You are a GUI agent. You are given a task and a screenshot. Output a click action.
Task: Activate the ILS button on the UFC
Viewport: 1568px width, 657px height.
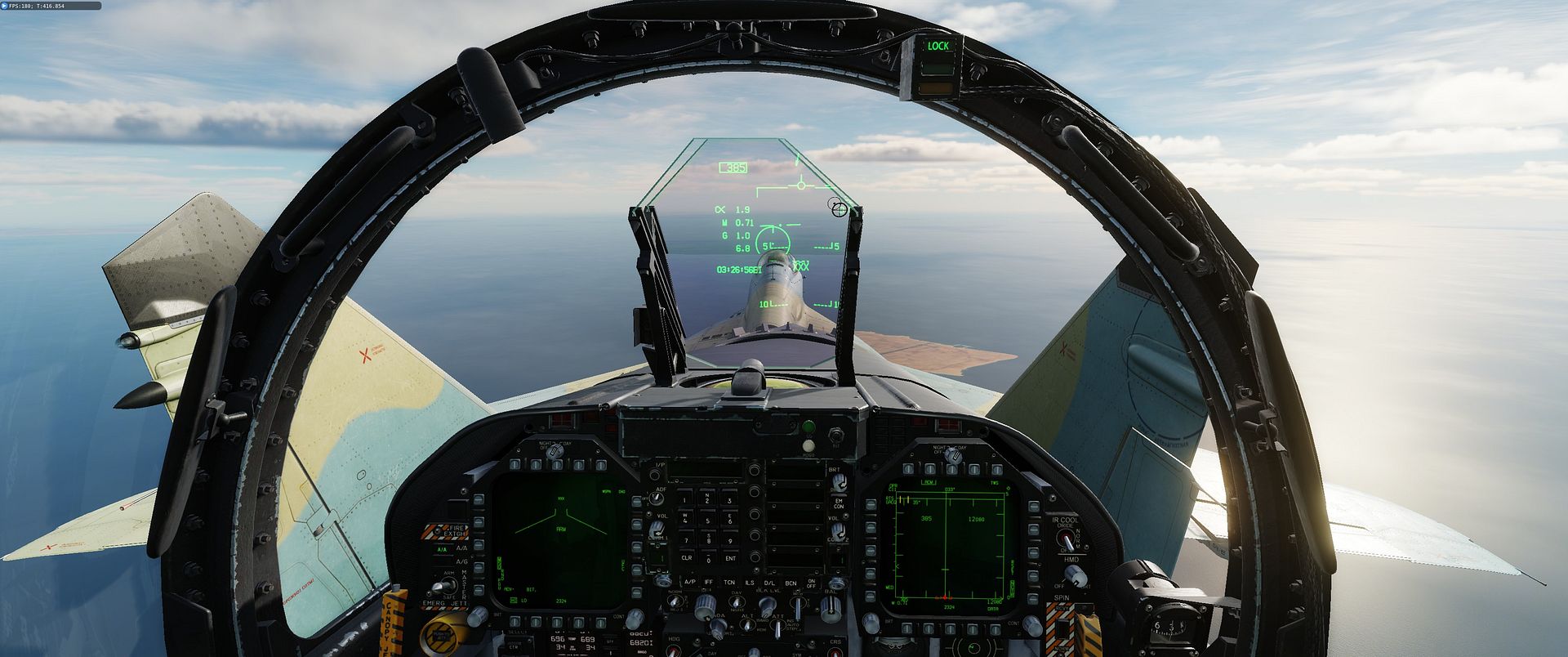click(x=750, y=582)
